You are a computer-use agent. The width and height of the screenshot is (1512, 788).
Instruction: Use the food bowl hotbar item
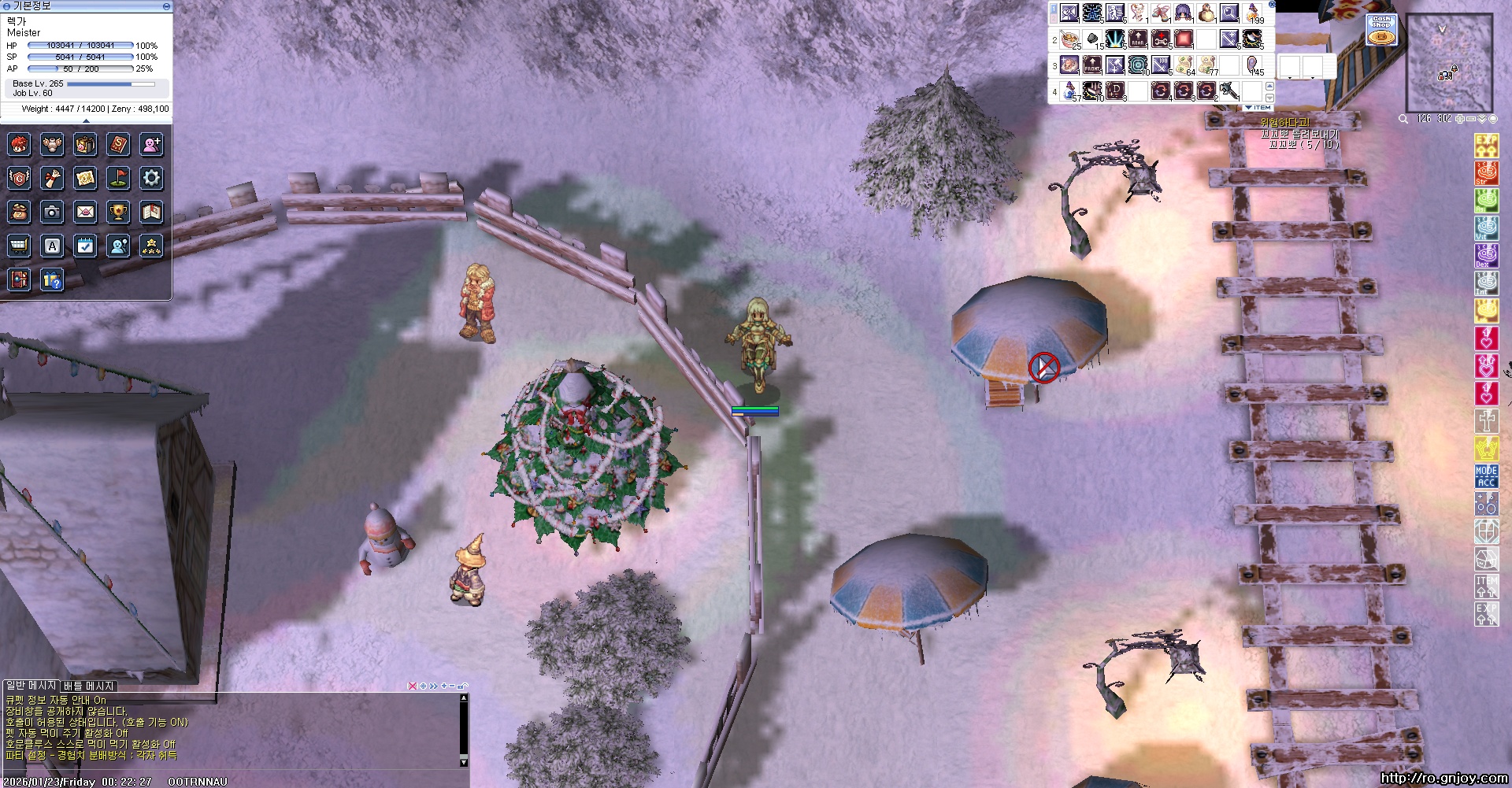click(x=1069, y=39)
